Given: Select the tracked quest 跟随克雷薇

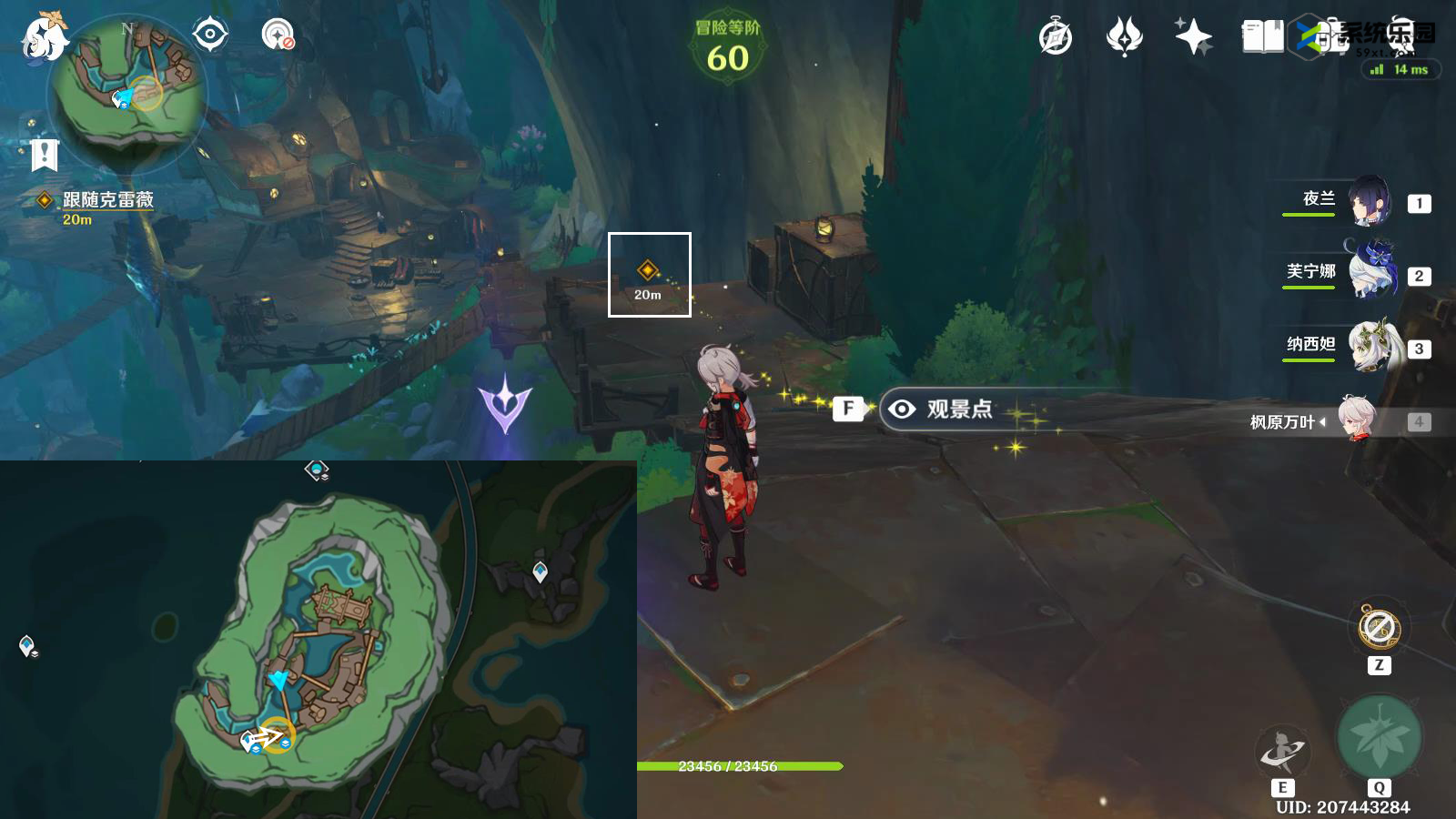Looking at the screenshot, I should (x=107, y=200).
